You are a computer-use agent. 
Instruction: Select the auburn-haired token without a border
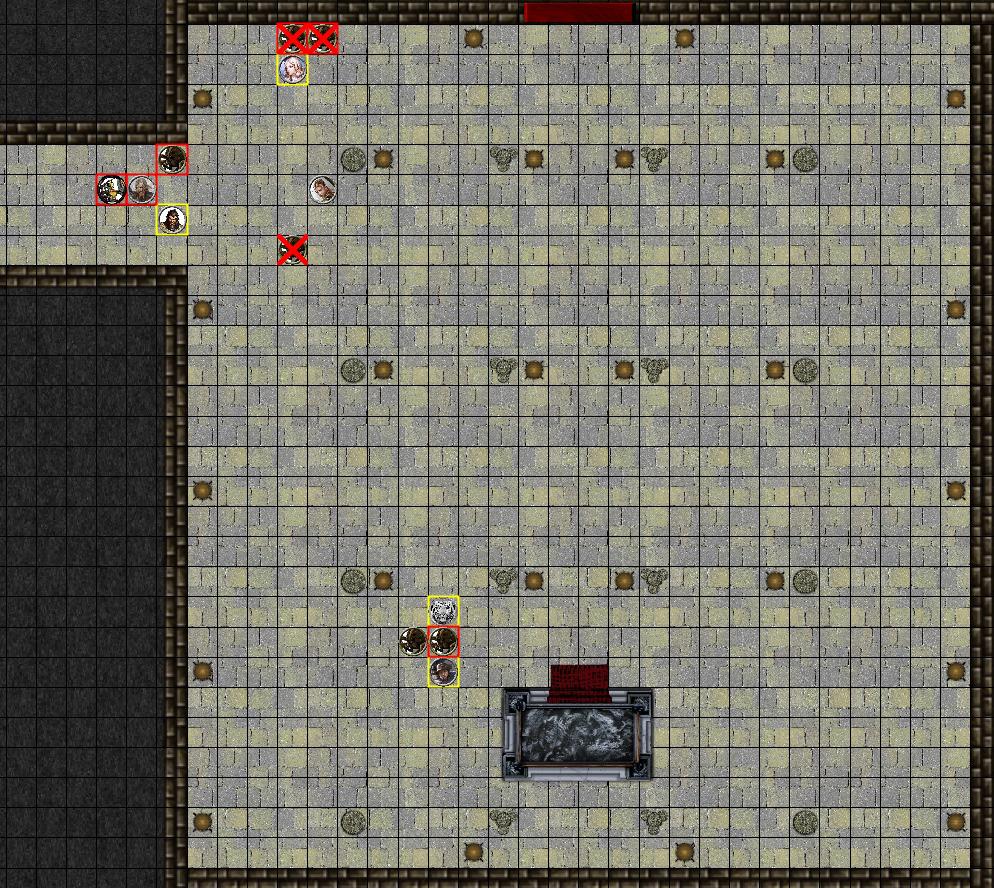[x=322, y=189]
